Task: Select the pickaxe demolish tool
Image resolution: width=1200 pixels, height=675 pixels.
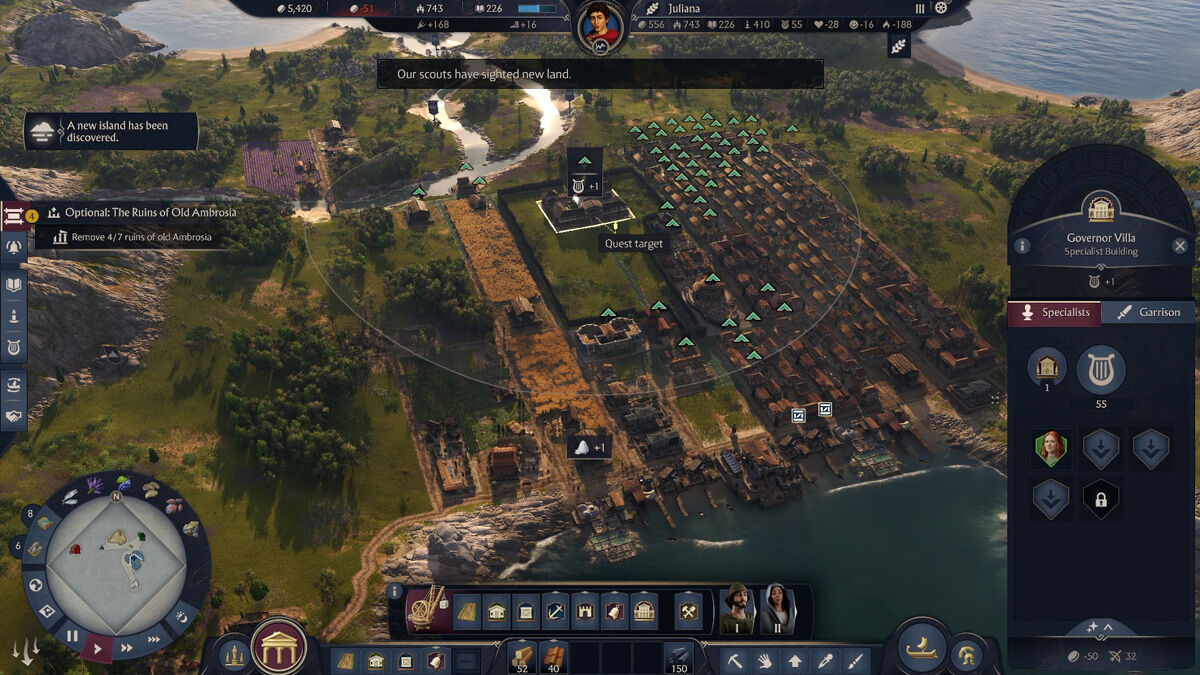Action: (734, 661)
